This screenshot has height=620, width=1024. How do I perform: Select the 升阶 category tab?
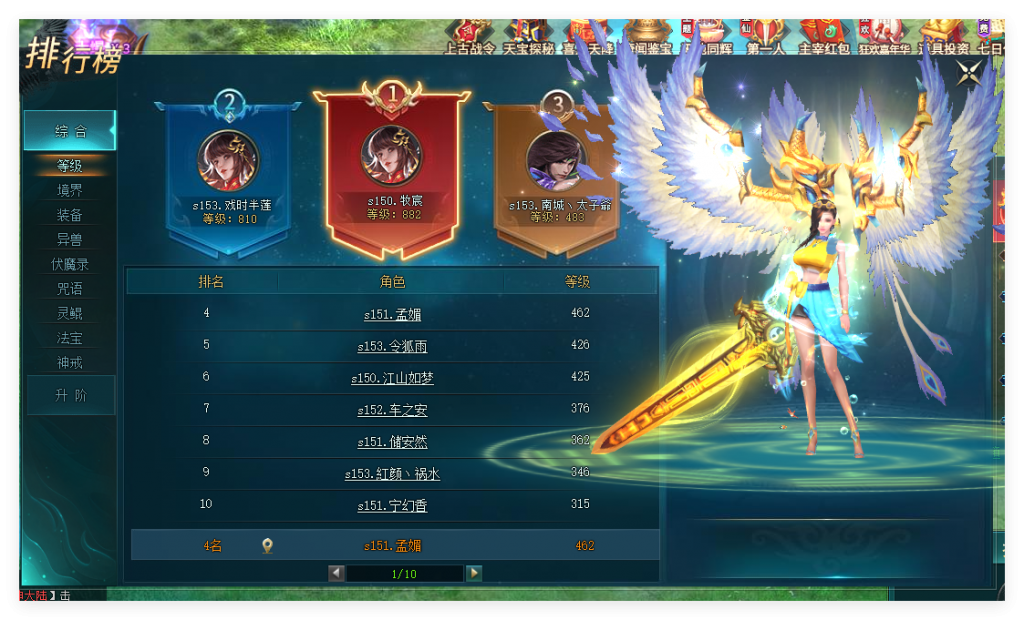(70, 395)
